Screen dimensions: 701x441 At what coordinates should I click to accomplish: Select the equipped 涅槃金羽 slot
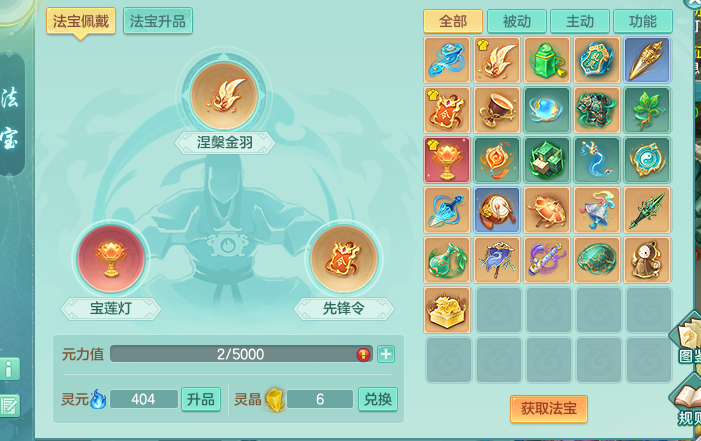click(224, 95)
